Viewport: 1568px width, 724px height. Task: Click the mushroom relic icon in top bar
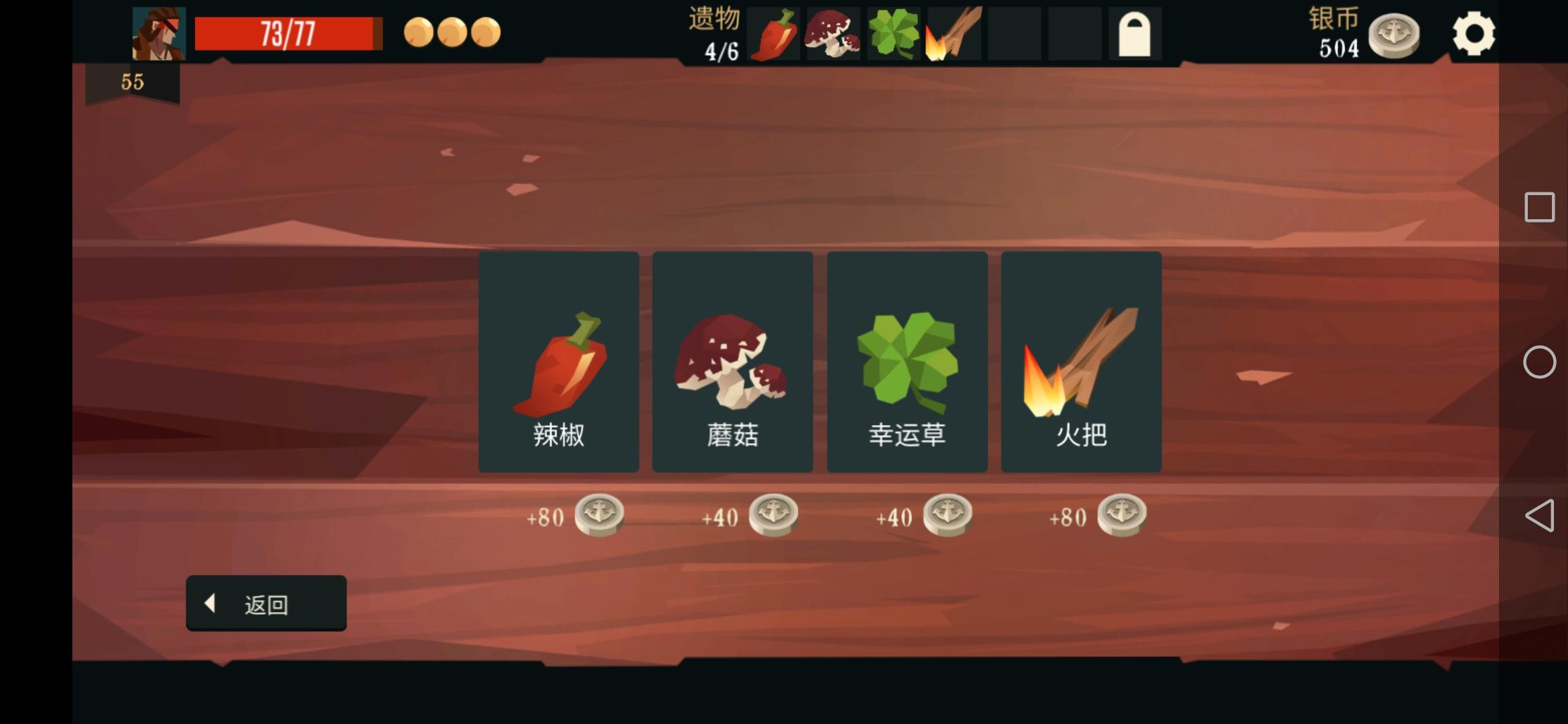tap(833, 34)
